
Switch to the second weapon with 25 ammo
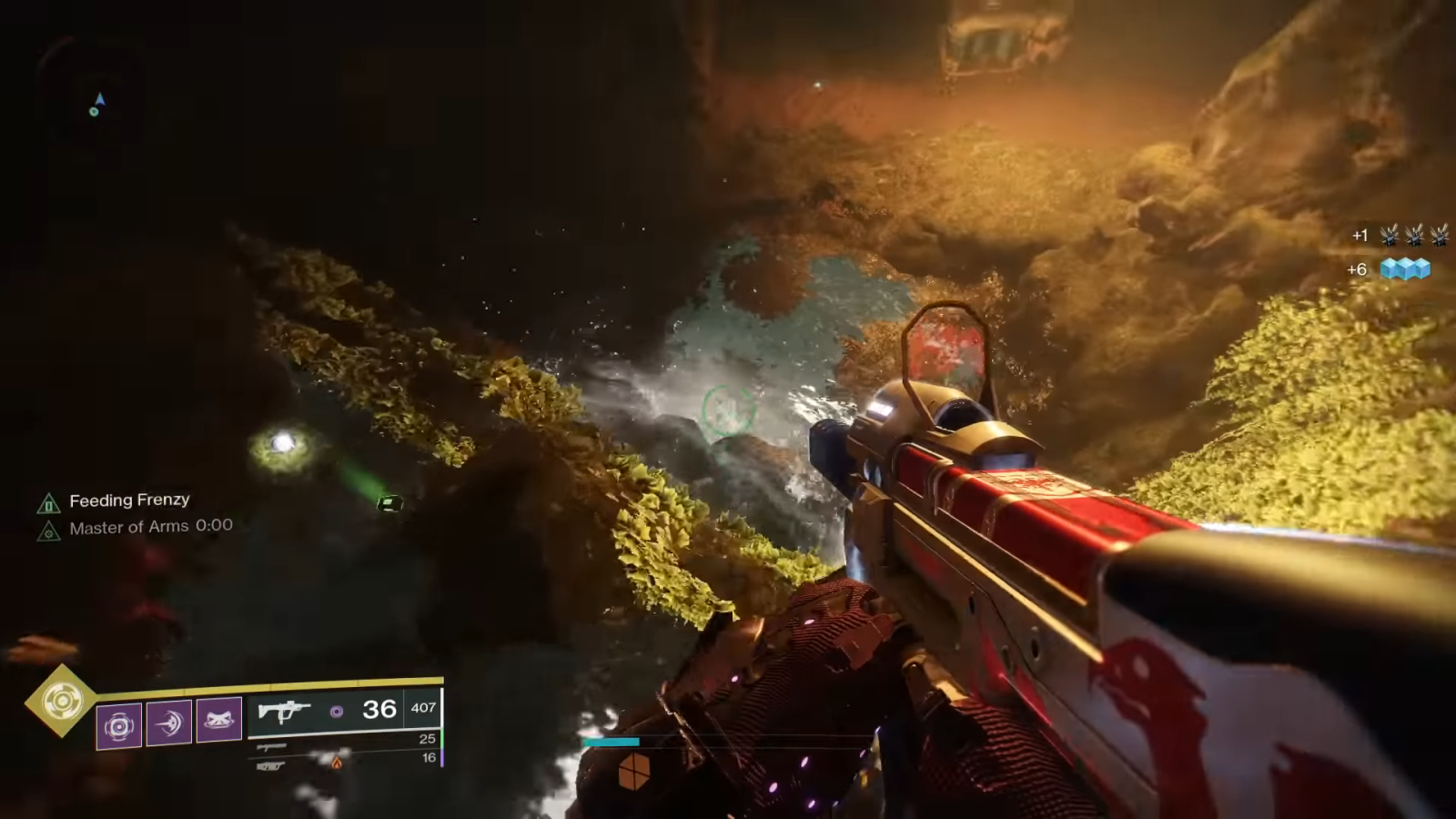pos(272,747)
